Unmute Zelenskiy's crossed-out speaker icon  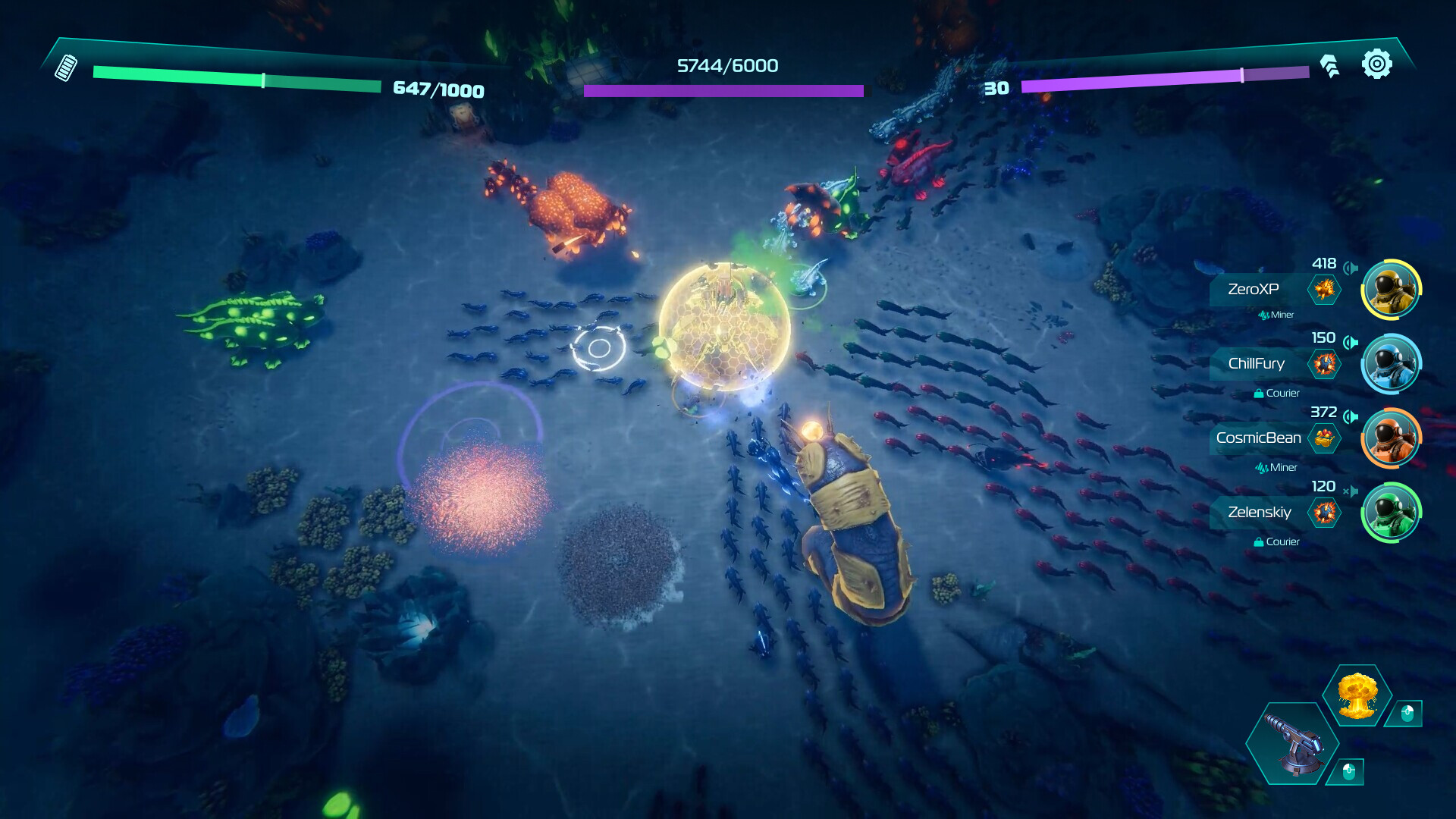(x=1351, y=491)
